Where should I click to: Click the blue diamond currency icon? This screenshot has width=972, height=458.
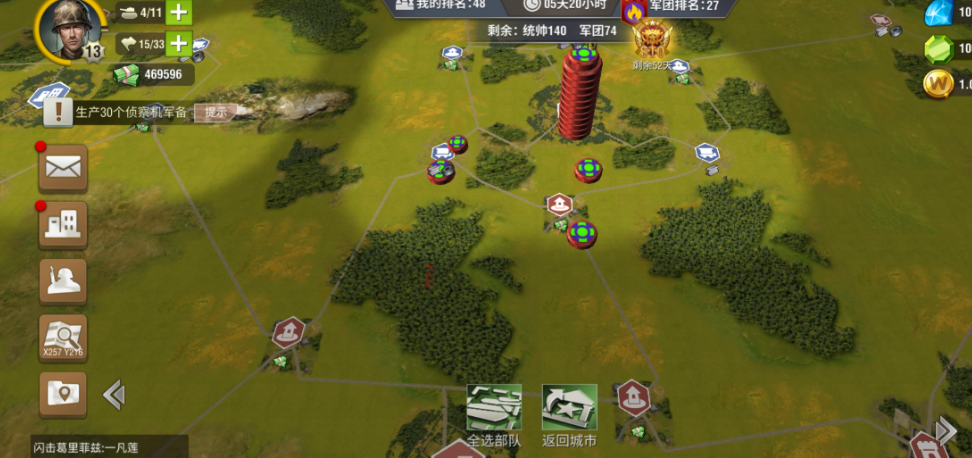point(938,13)
